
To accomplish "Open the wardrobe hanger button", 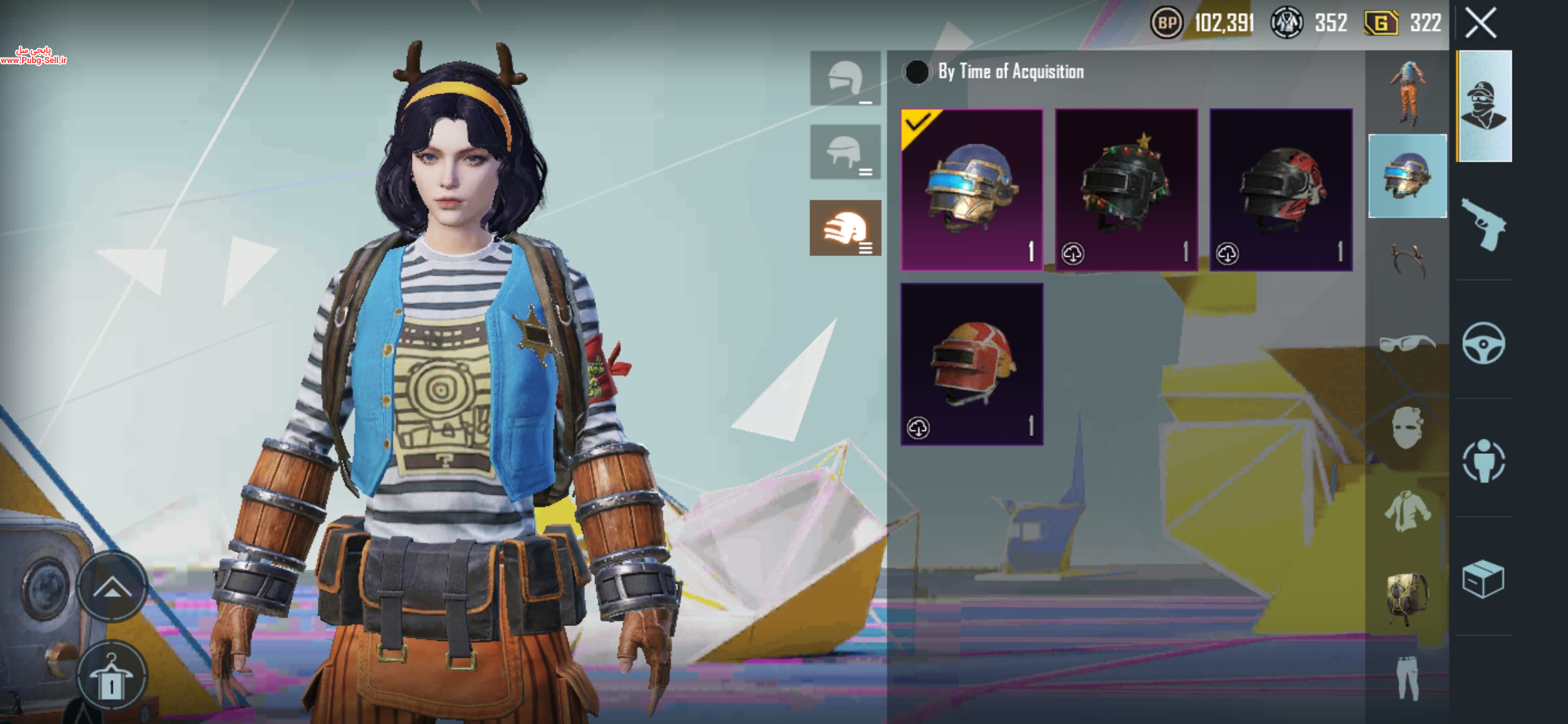I will [x=111, y=677].
